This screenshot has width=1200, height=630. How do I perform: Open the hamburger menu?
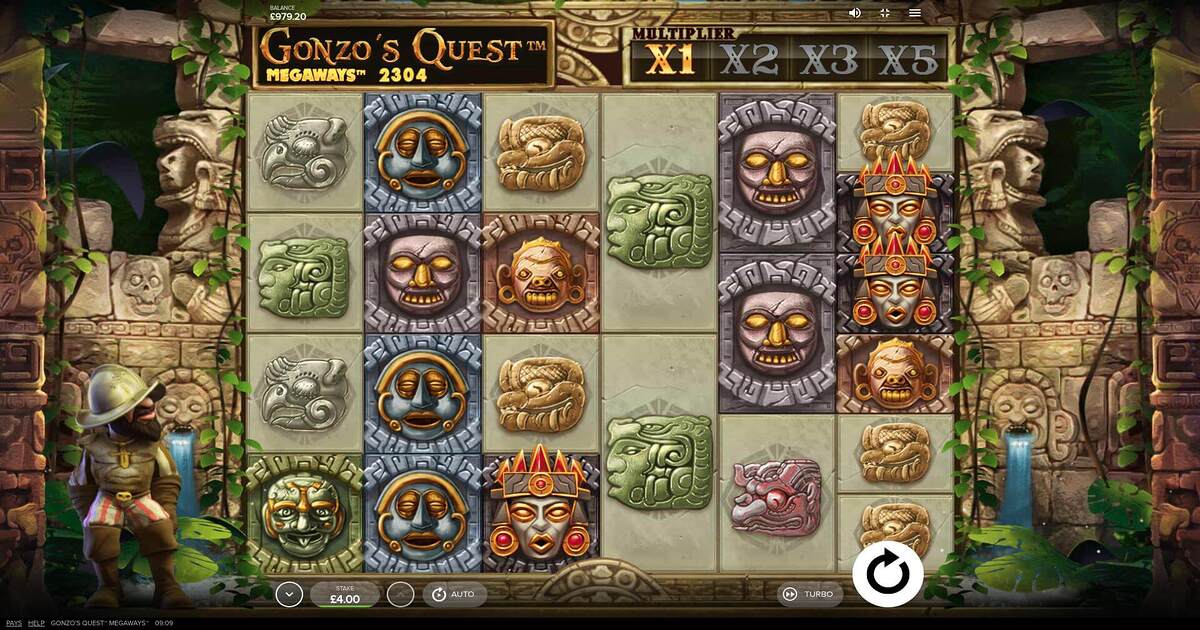click(914, 13)
